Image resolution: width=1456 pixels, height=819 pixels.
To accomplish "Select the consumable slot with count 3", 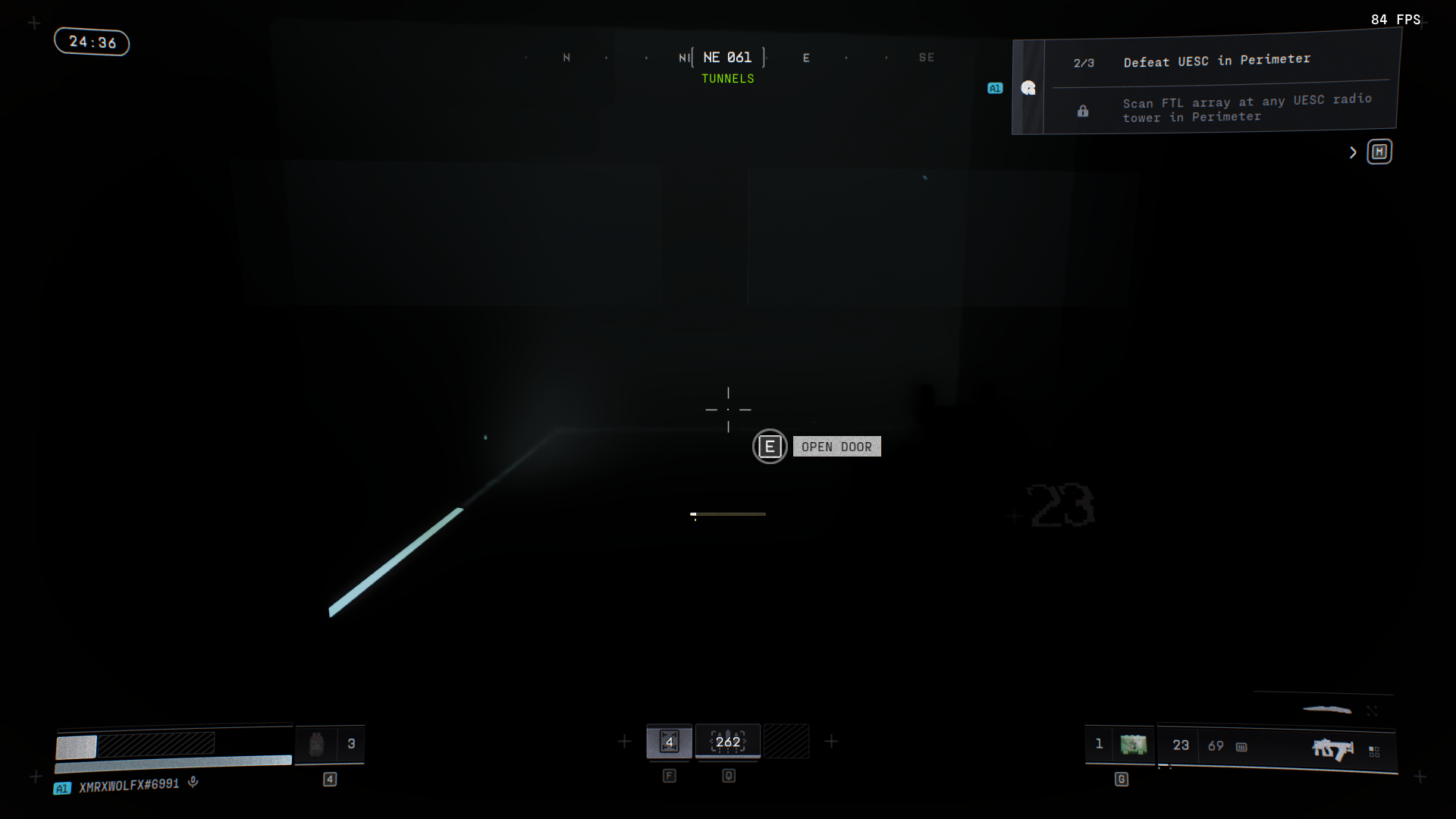I will 330,744.
